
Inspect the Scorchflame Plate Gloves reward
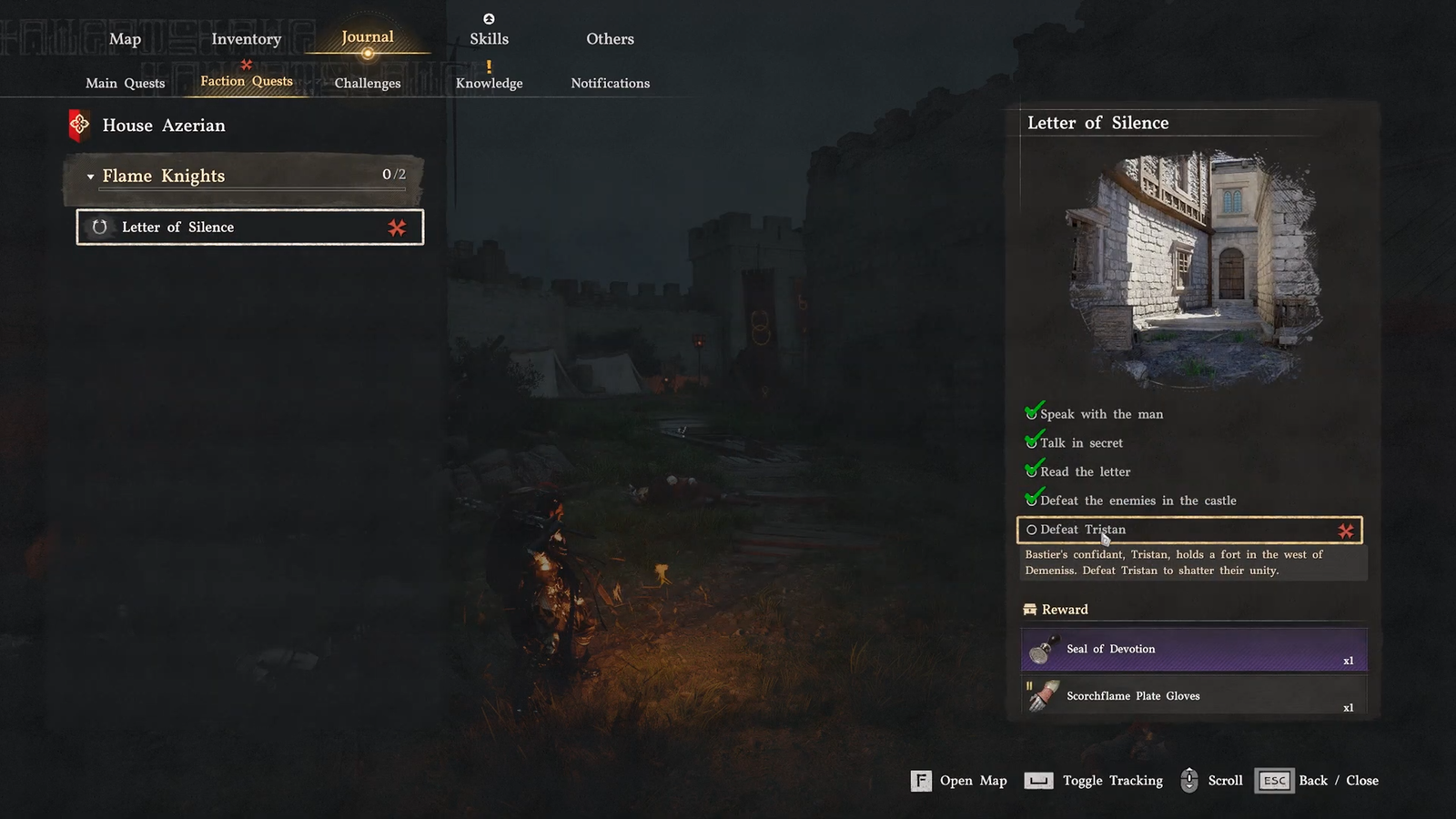1193,696
